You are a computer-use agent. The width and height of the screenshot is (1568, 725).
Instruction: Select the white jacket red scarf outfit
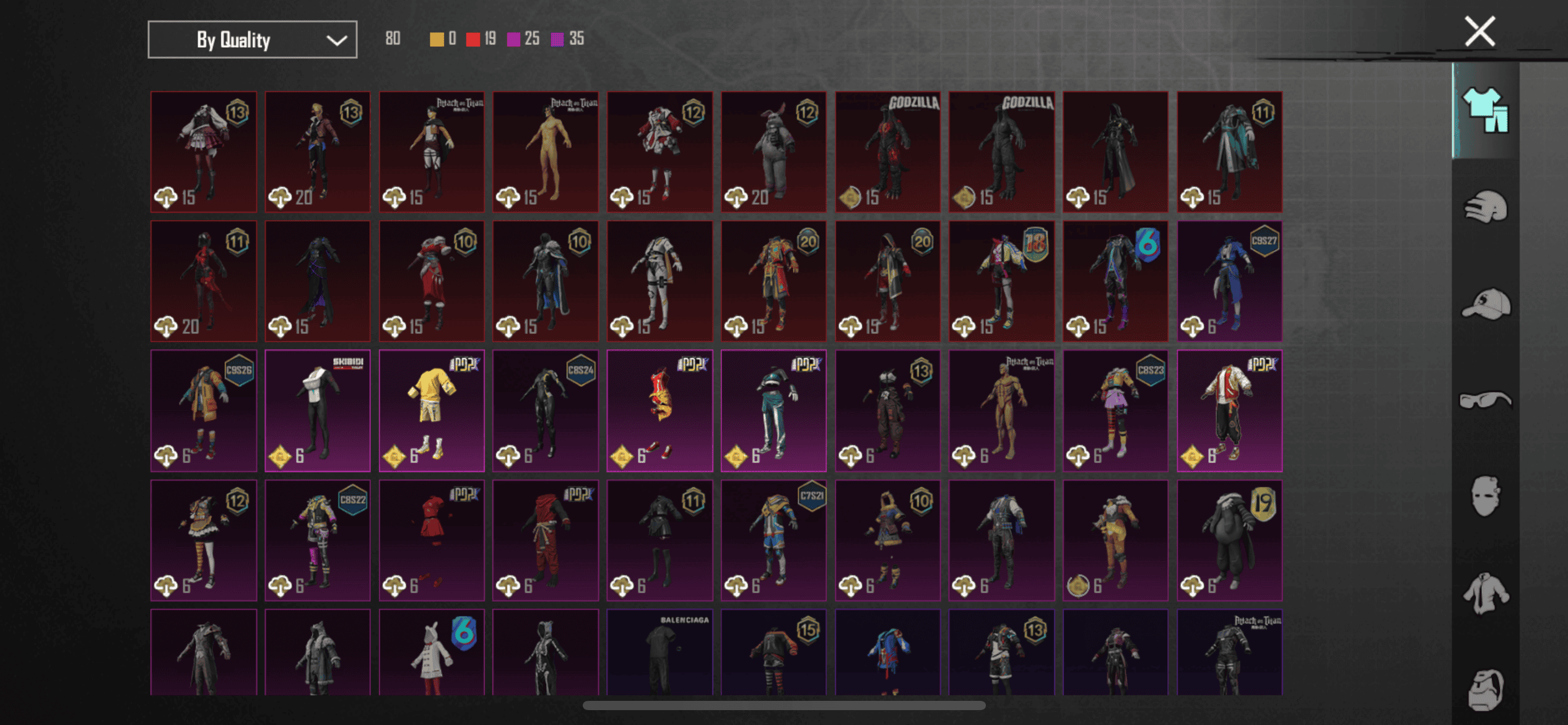(x=1229, y=410)
